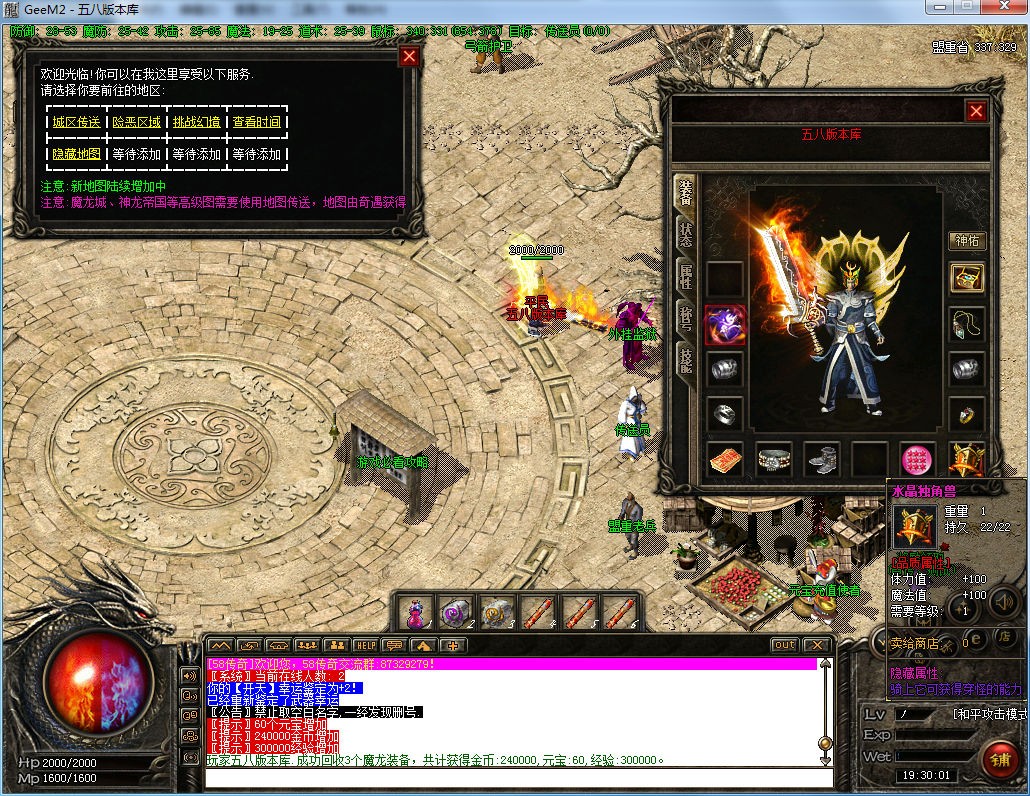Maximize the GeeM2 game window

pos(966,6)
